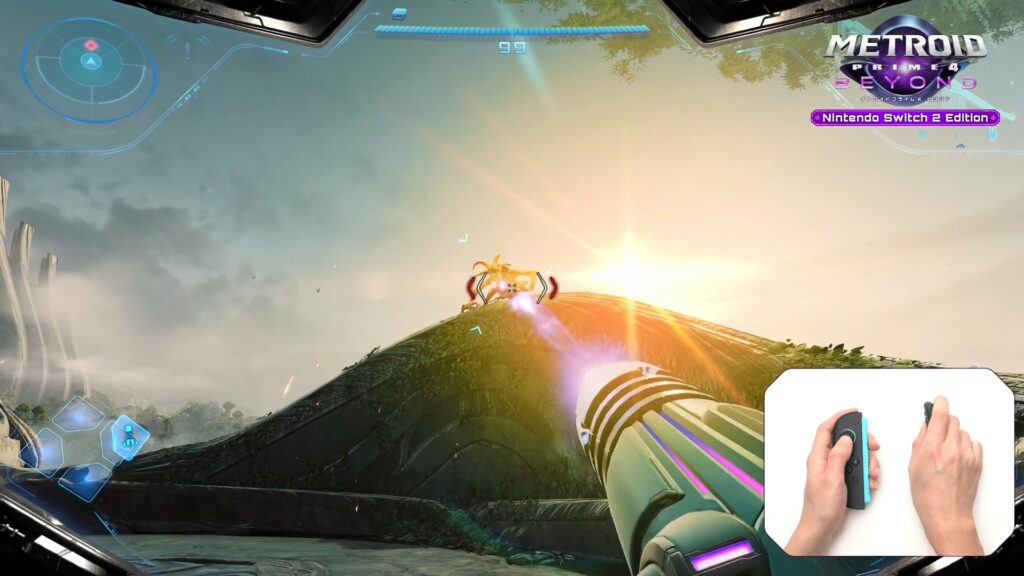This screenshot has height=576, width=1024.
Task: Click the Nintendo Switch 2 Edition badge
Action: 905,118
